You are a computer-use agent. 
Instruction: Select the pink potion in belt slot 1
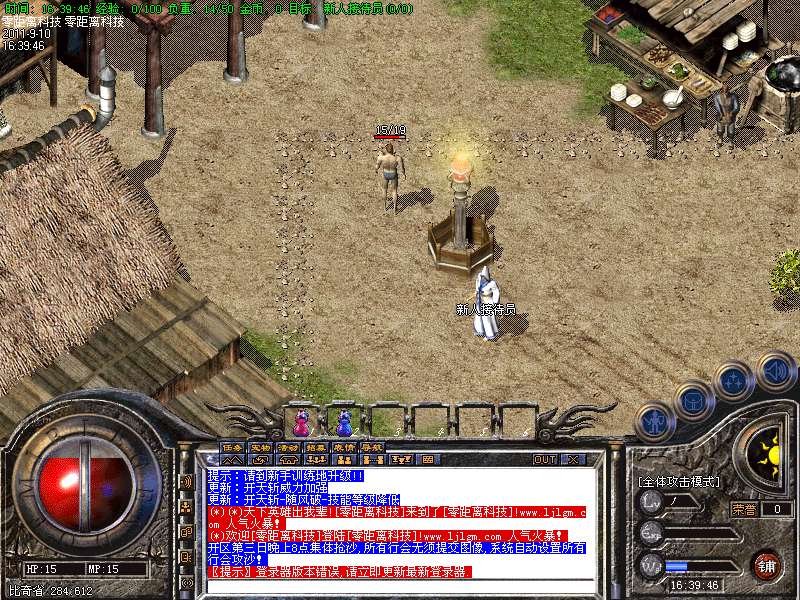coord(301,421)
